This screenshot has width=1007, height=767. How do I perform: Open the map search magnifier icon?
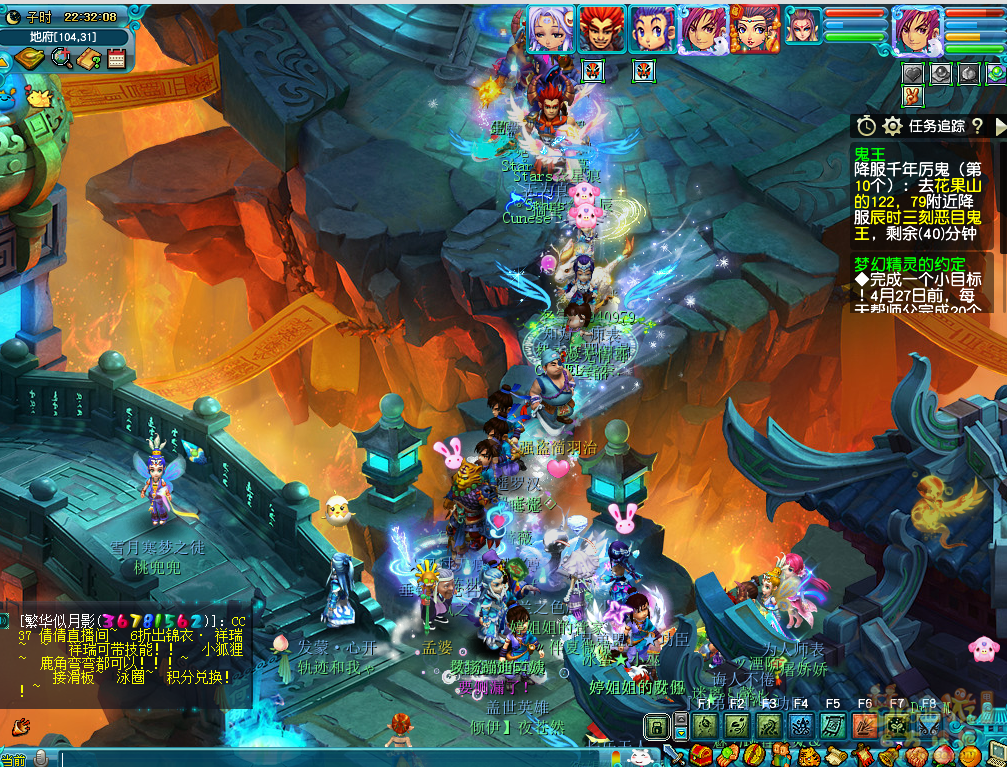(x=61, y=59)
